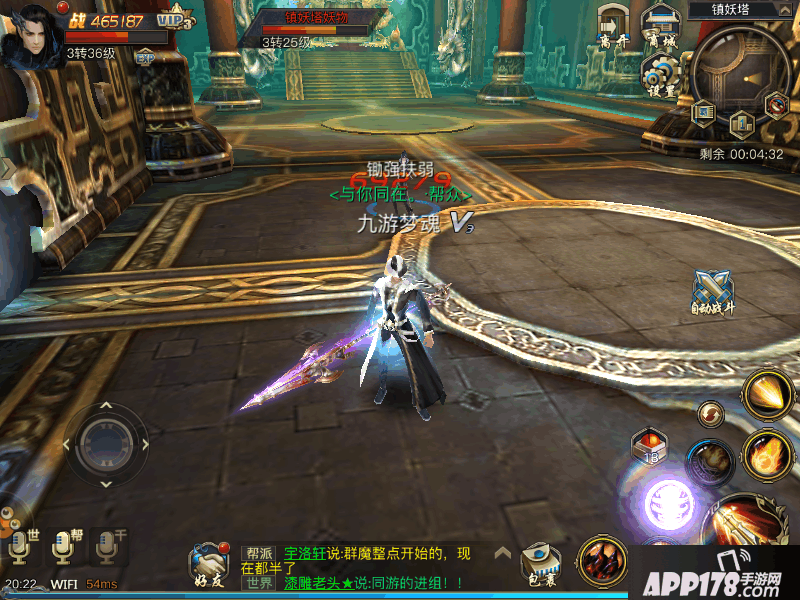Select the 帮派 chat channel tag
The width and height of the screenshot is (800, 600).
click(260, 552)
